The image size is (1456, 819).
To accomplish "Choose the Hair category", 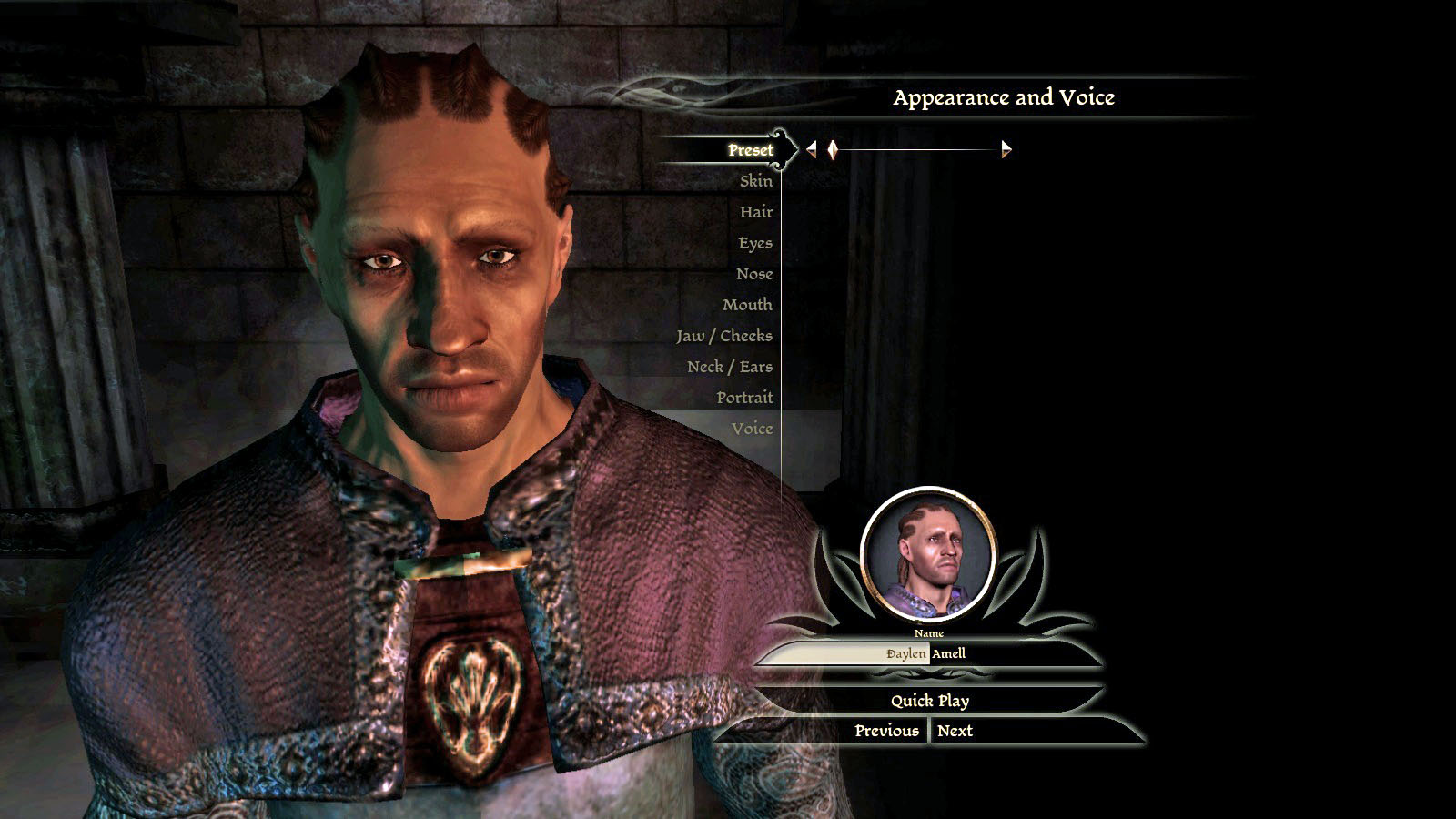I will coord(755,212).
